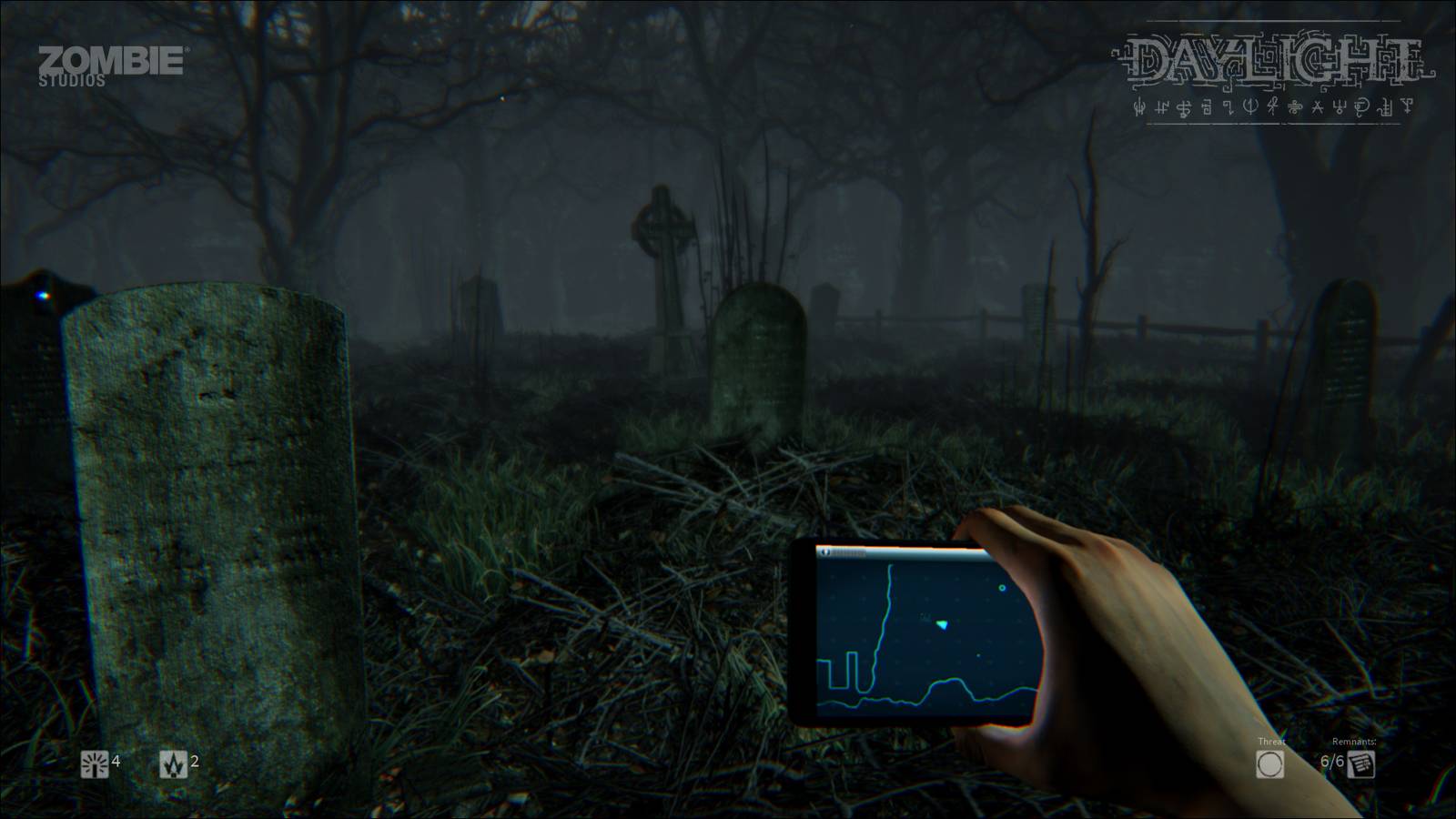
Task: Click the Threat level circle icon
Action: tap(1269, 764)
